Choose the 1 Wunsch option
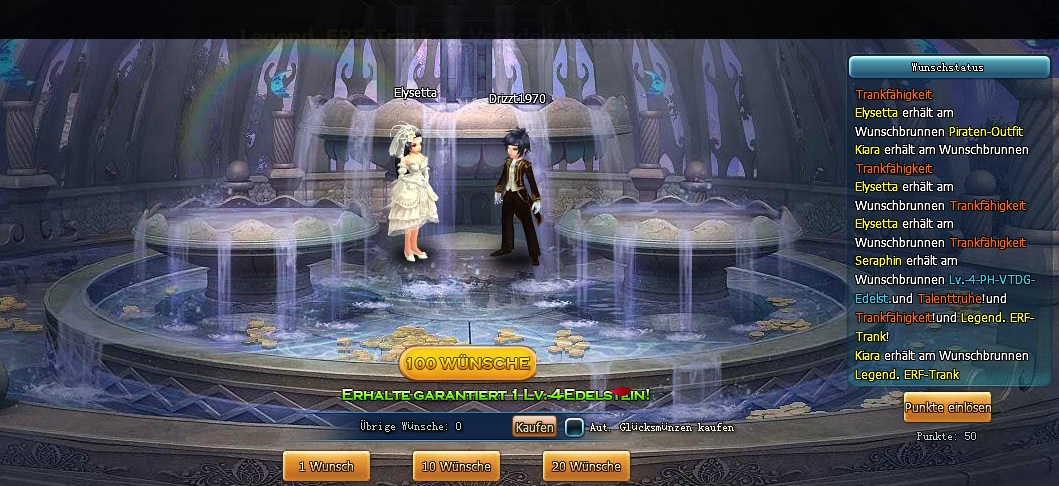The image size is (1059, 486). pyautogui.click(x=326, y=466)
